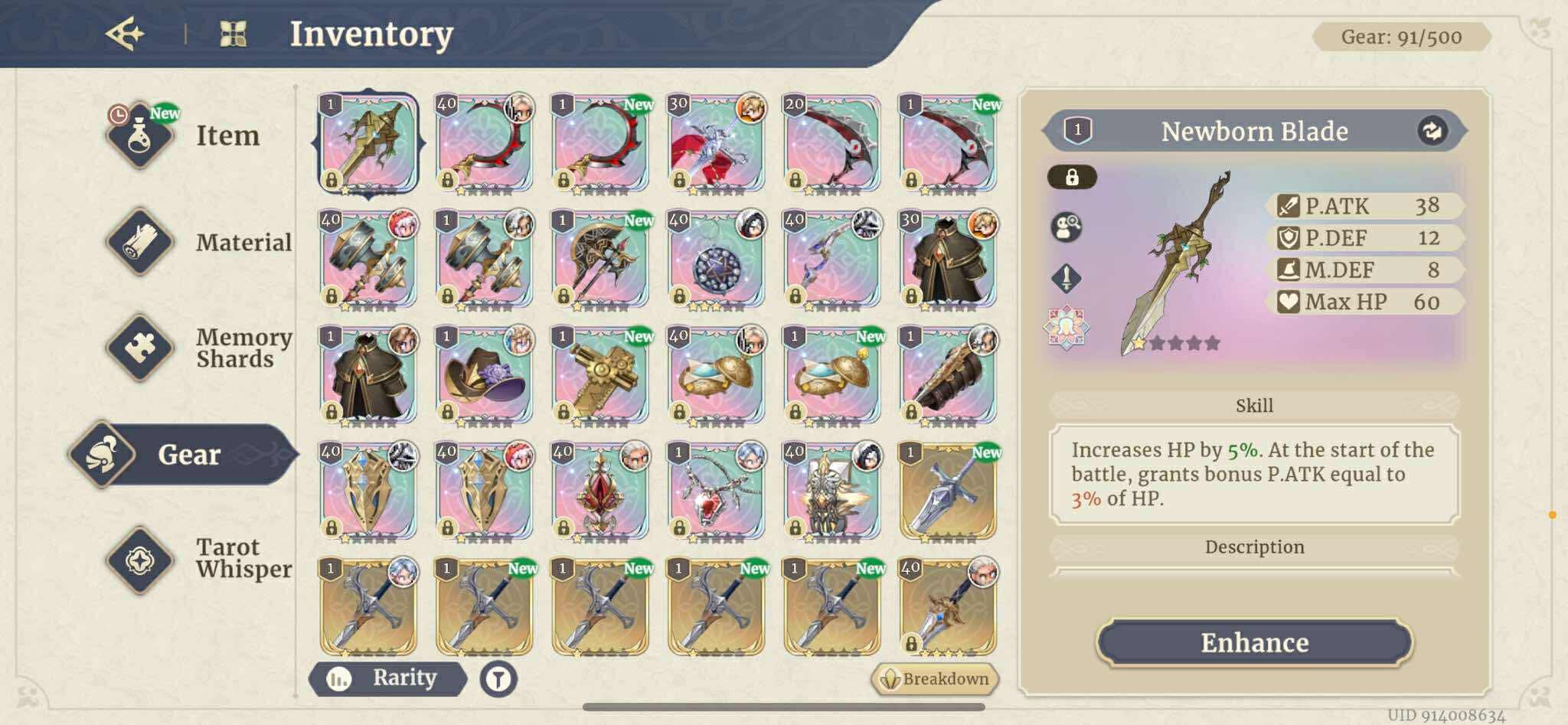
Task: Open the Rarity sort dropdown
Action: [387, 678]
